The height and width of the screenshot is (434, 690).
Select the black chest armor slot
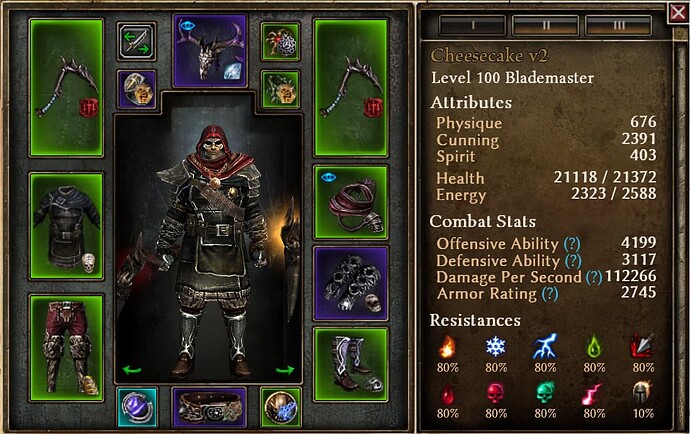coord(66,225)
